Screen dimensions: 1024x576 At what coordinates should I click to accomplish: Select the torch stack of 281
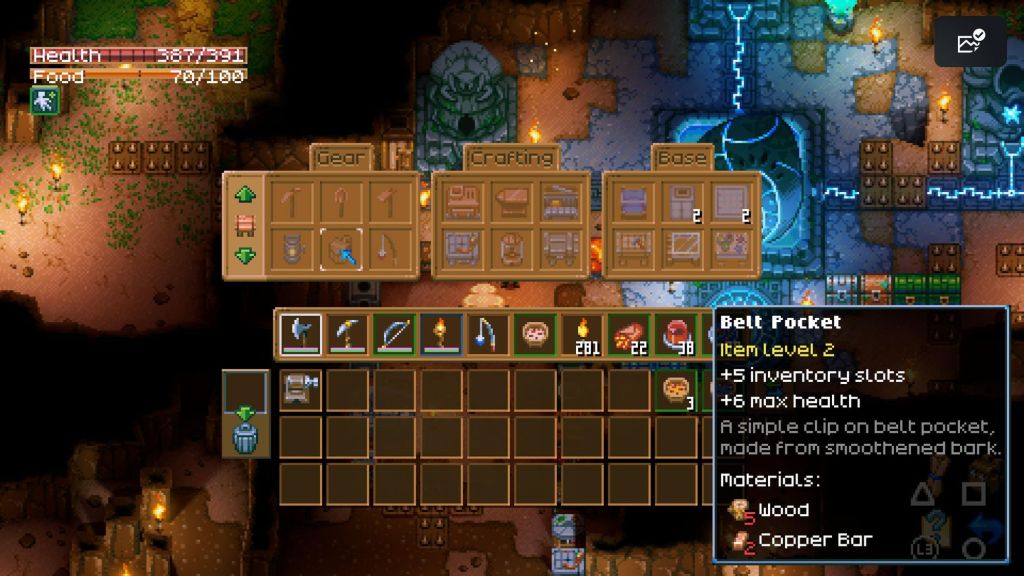(579, 335)
